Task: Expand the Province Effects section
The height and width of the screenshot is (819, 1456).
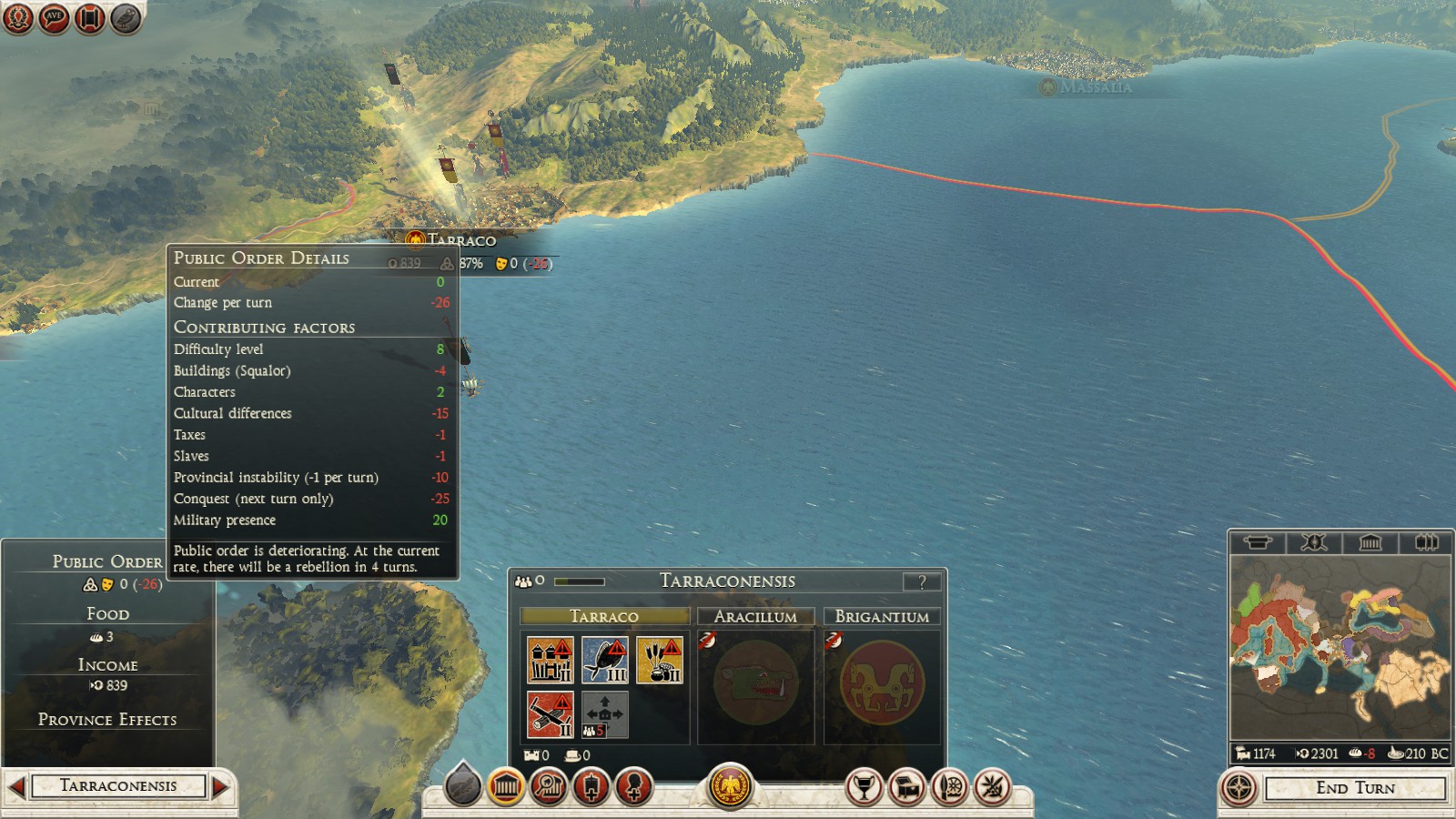Action: click(x=106, y=719)
